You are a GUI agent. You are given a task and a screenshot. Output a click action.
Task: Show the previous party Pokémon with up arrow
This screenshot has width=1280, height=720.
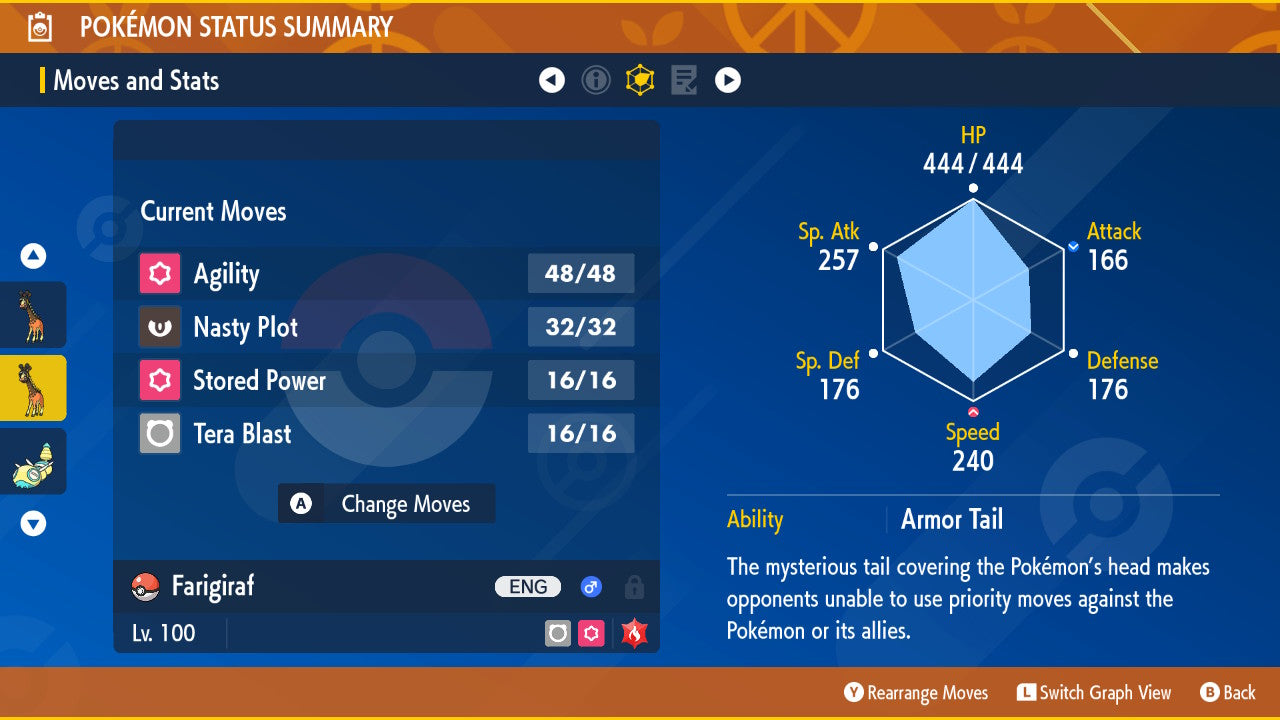click(x=33, y=257)
